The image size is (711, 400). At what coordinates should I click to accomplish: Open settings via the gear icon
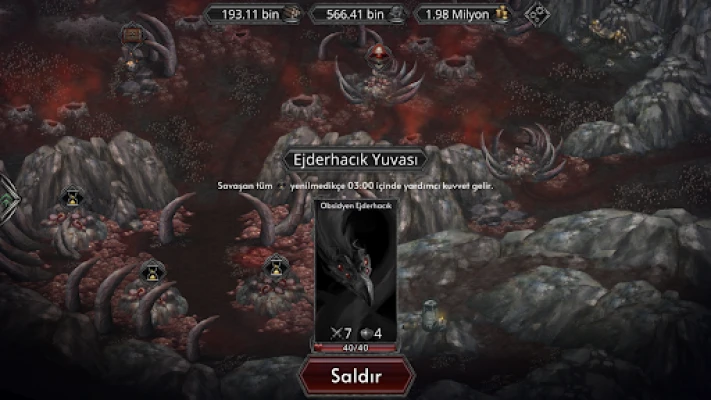pos(537,15)
